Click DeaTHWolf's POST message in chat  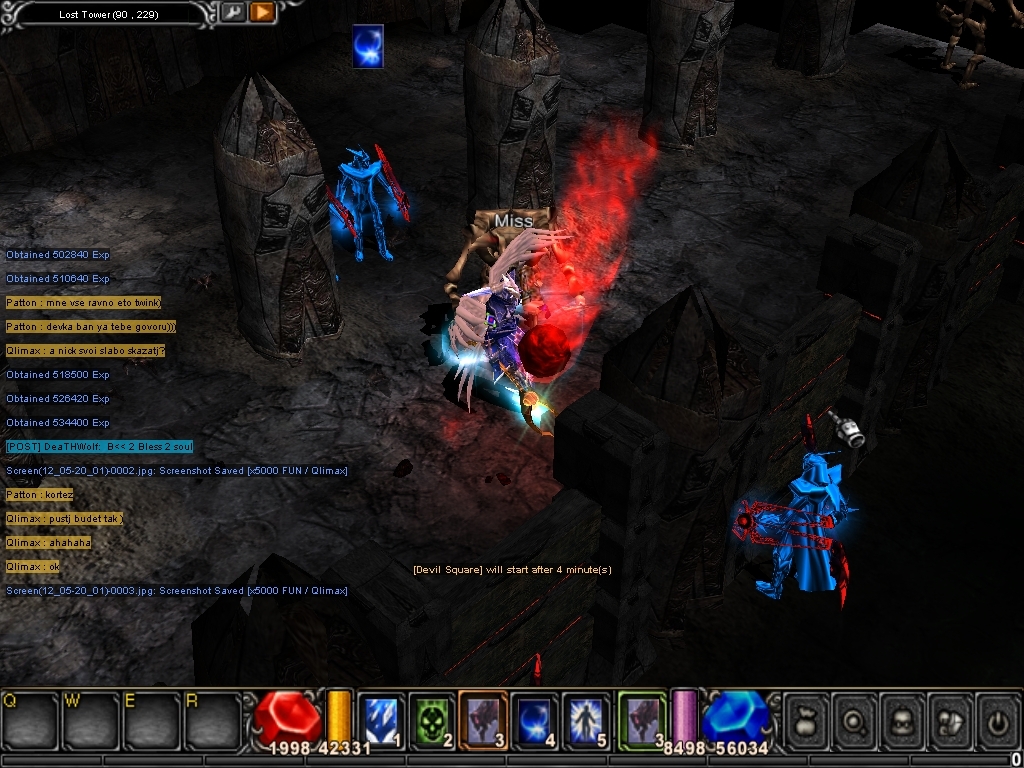click(99, 447)
